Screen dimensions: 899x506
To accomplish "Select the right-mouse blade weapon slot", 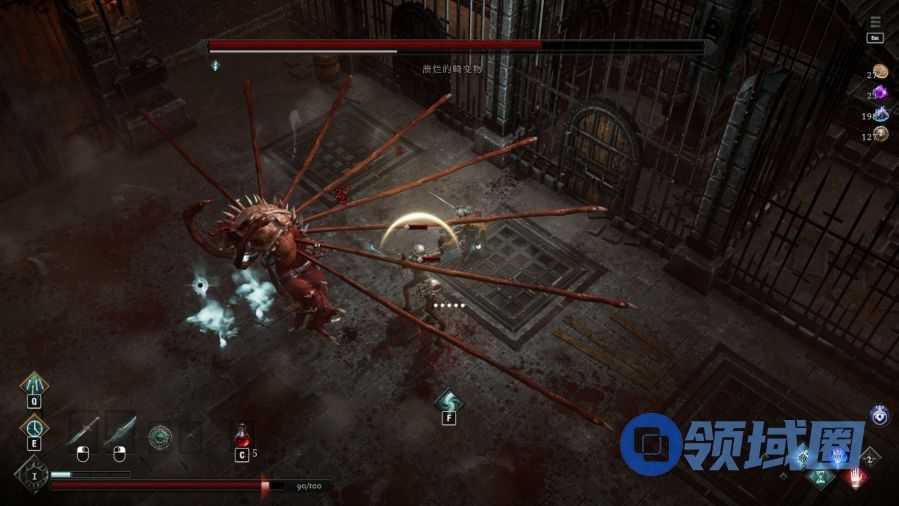I will [120, 431].
